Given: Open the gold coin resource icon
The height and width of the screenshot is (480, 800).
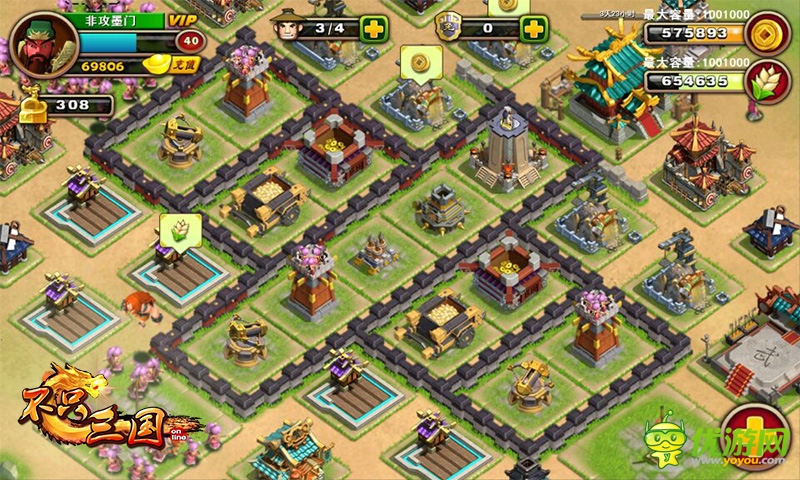Looking at the screenshot, I should pyautogui.click(x=769, y=32).
